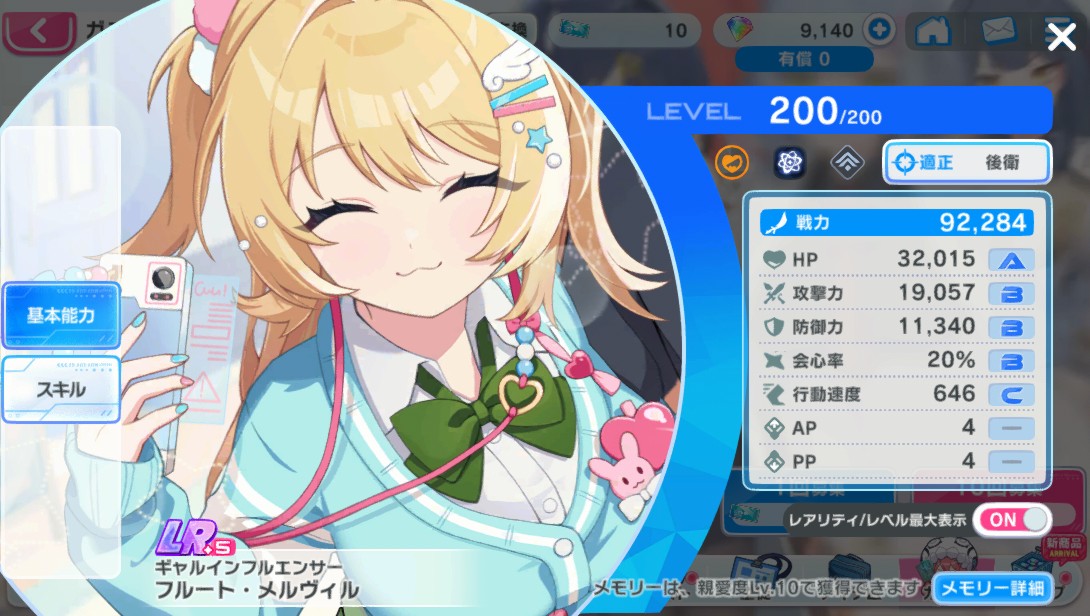
Task: Open the mail envelope icon
Action: (x=998, y=31)
